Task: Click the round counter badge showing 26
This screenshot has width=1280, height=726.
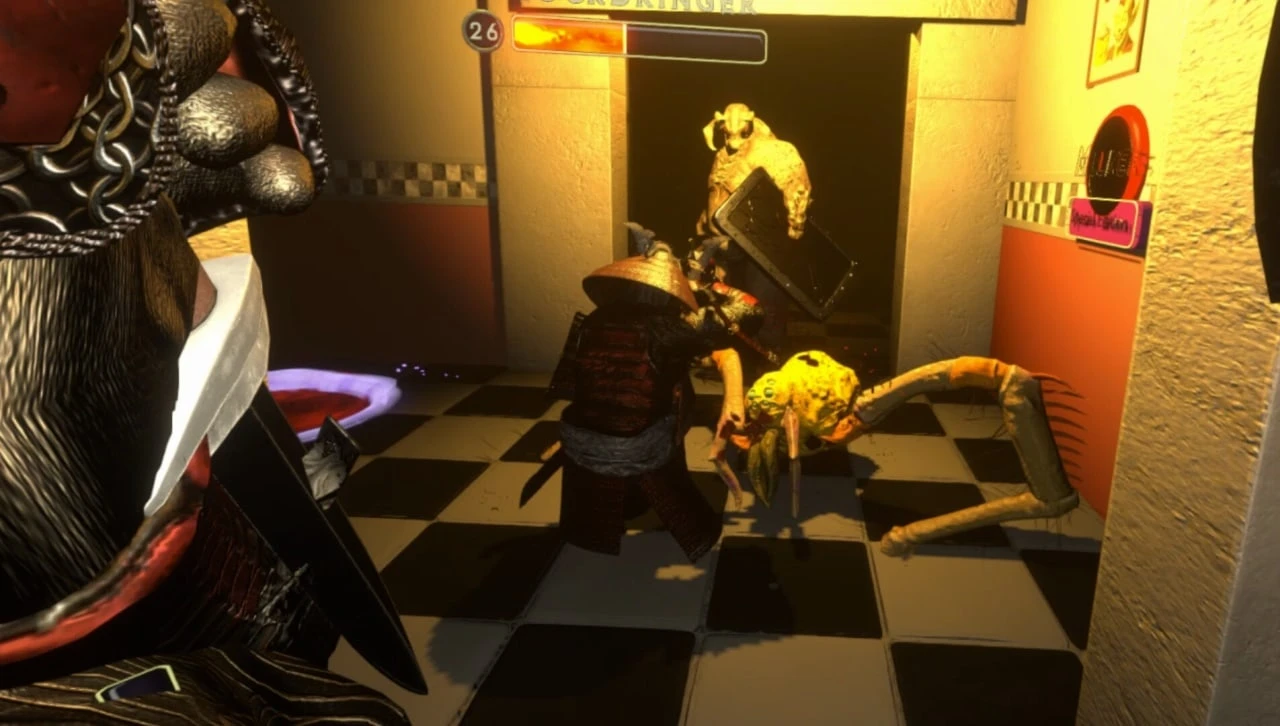Action: click(x=484, y=32)
